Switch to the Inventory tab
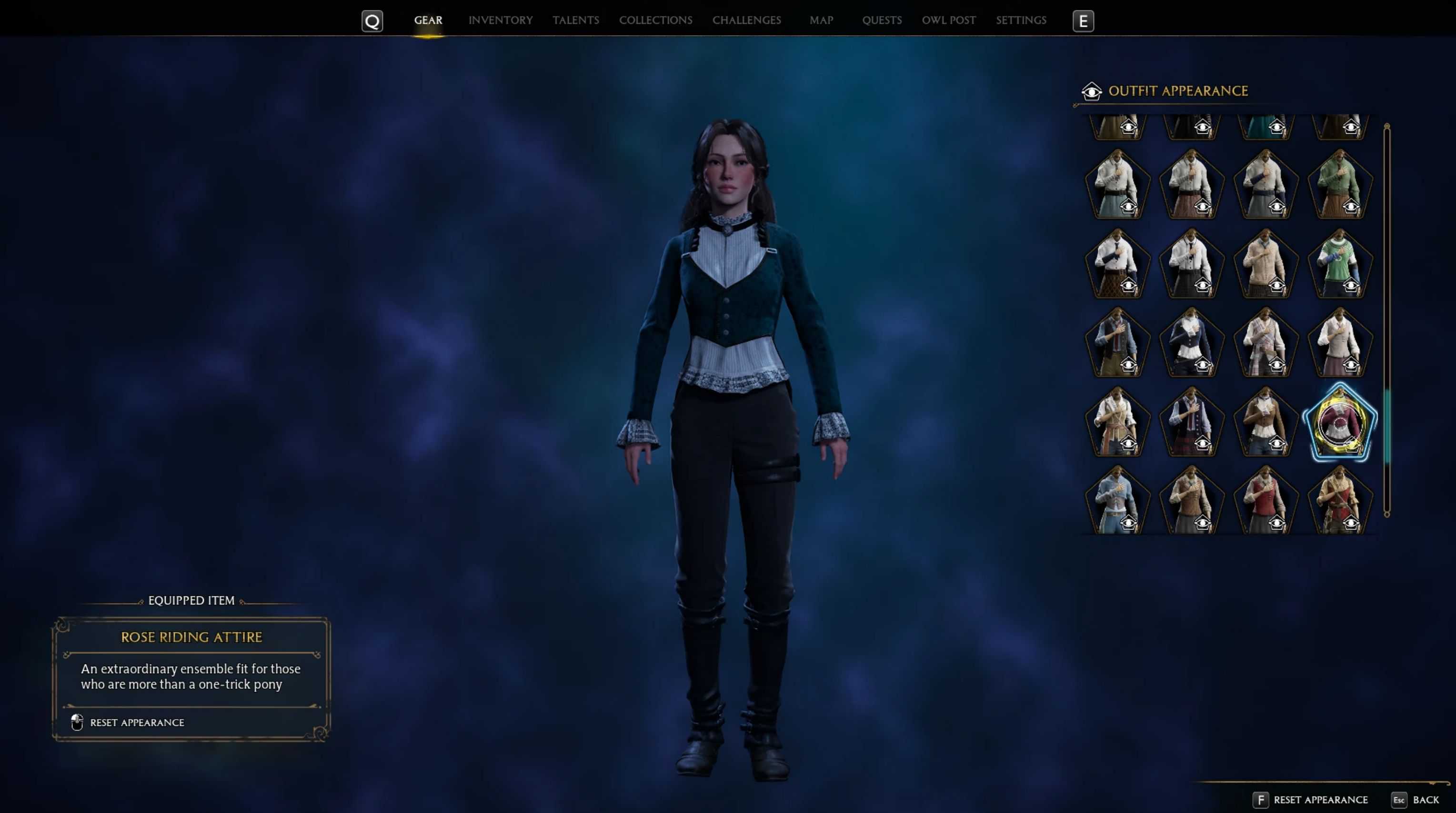The image size is (1456, 813). tap(500, 20)
